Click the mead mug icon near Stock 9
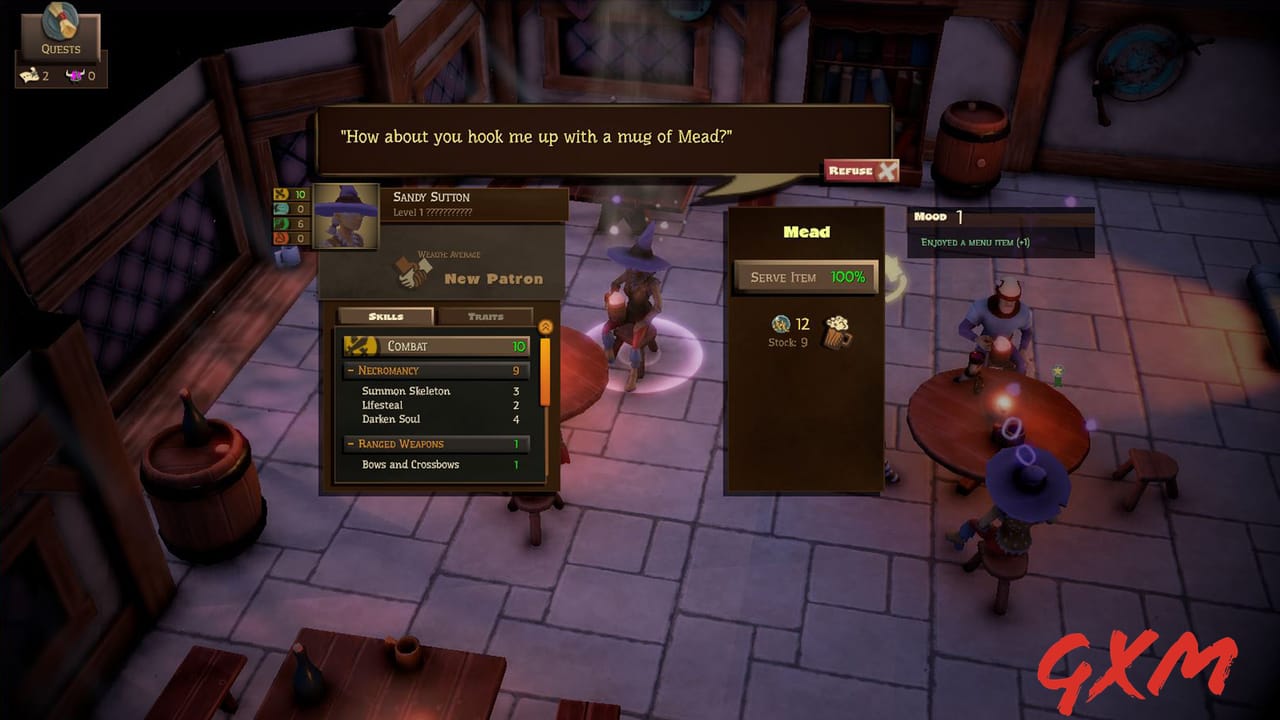 pyautogui.click(x=838, y=332)
